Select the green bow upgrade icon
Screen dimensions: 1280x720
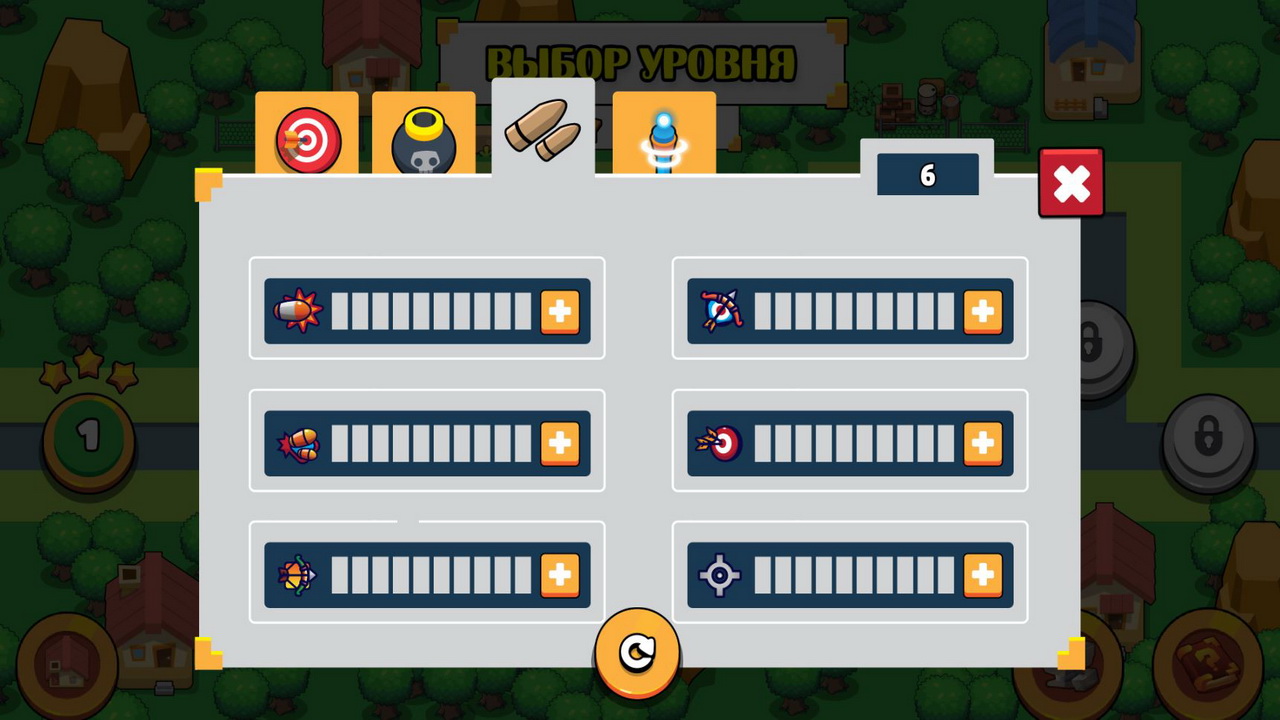pyautogui.click(x=298, y=575)
